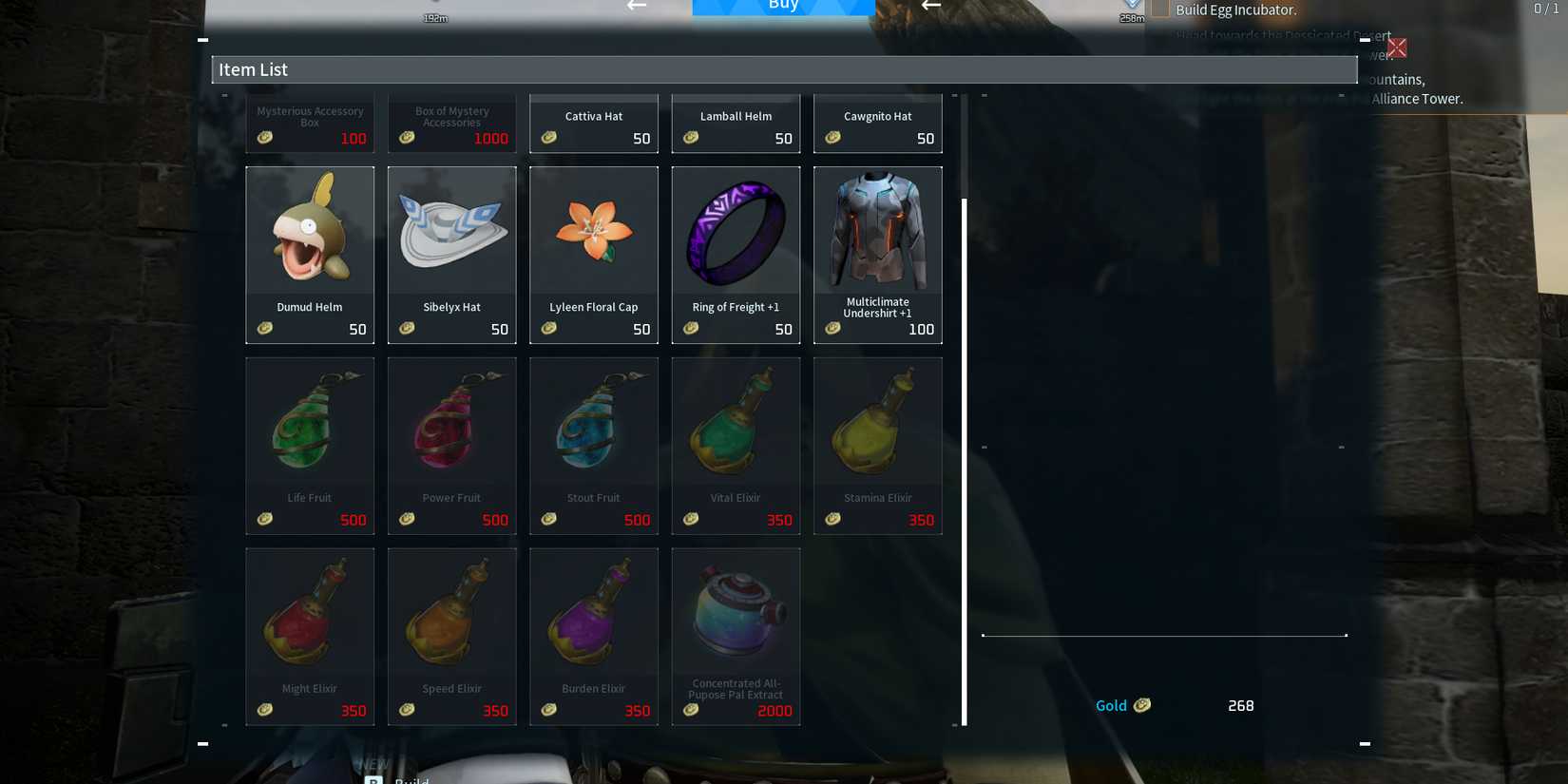Check the Build Egg Incubator quest checkbox

[x=1161, y=9]
